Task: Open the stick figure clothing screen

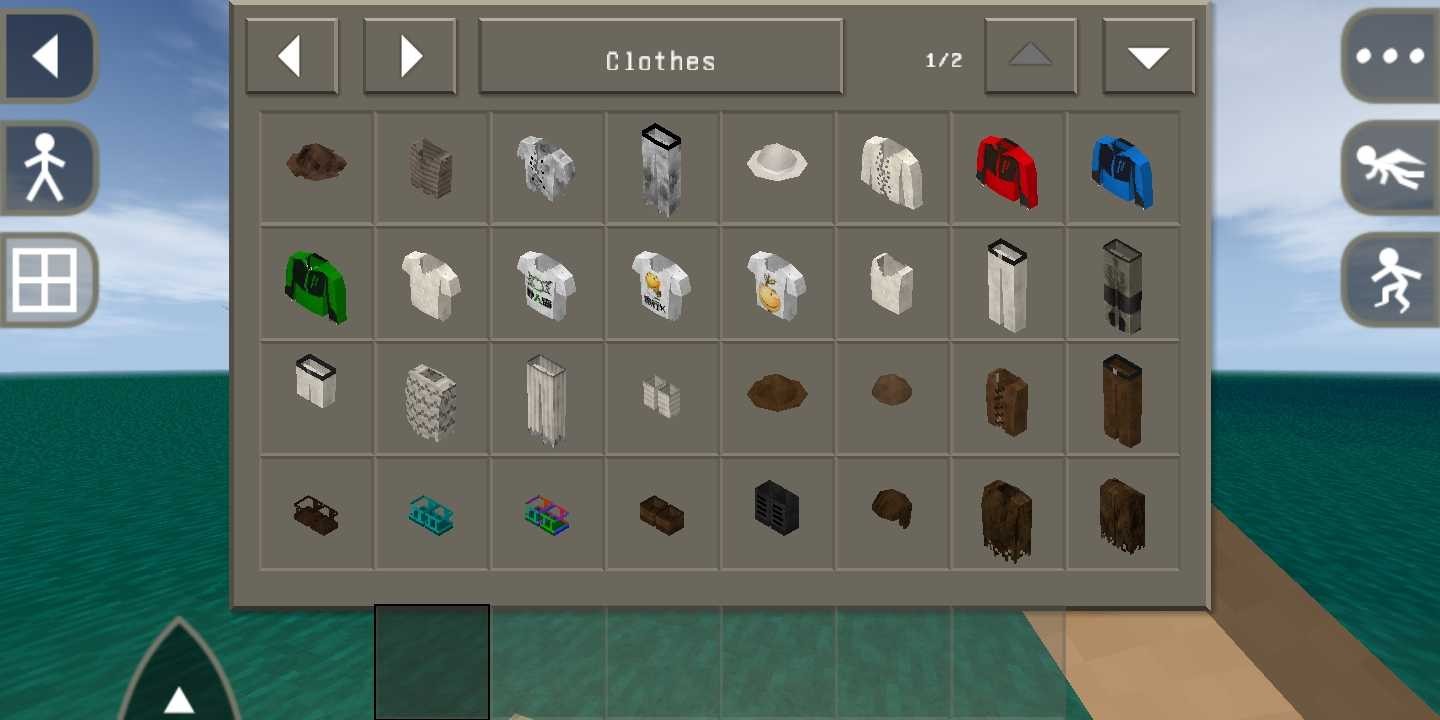Action: click(x=46, y=168)
